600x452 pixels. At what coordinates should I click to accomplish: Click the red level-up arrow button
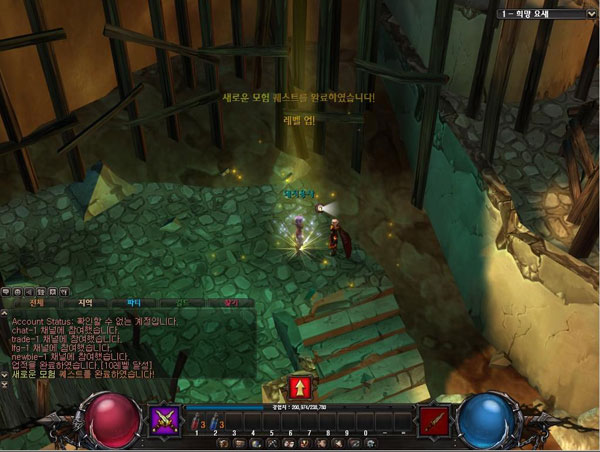click(298, 387)
